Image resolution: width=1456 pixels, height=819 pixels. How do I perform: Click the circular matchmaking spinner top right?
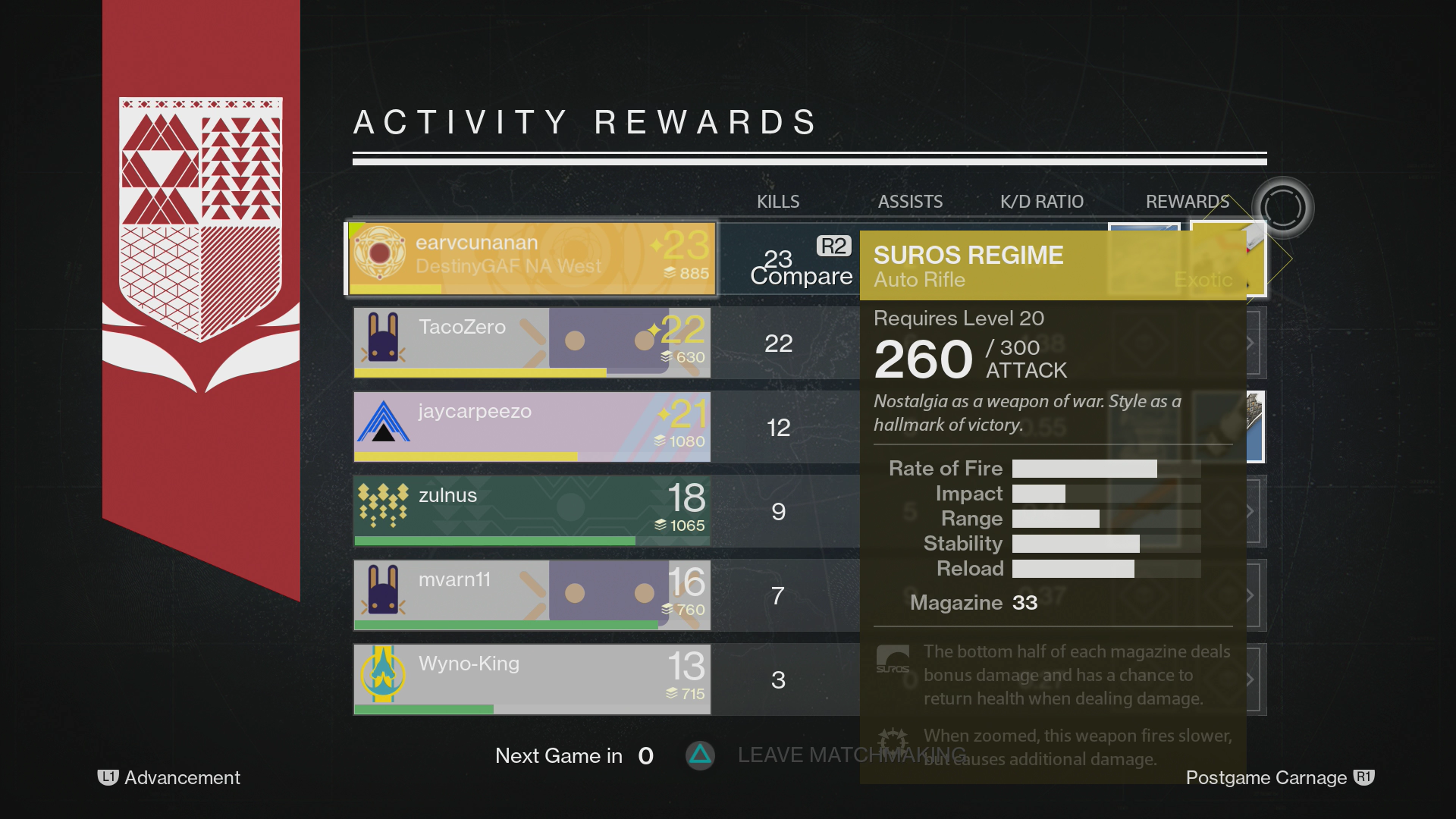pos(1282,207)
